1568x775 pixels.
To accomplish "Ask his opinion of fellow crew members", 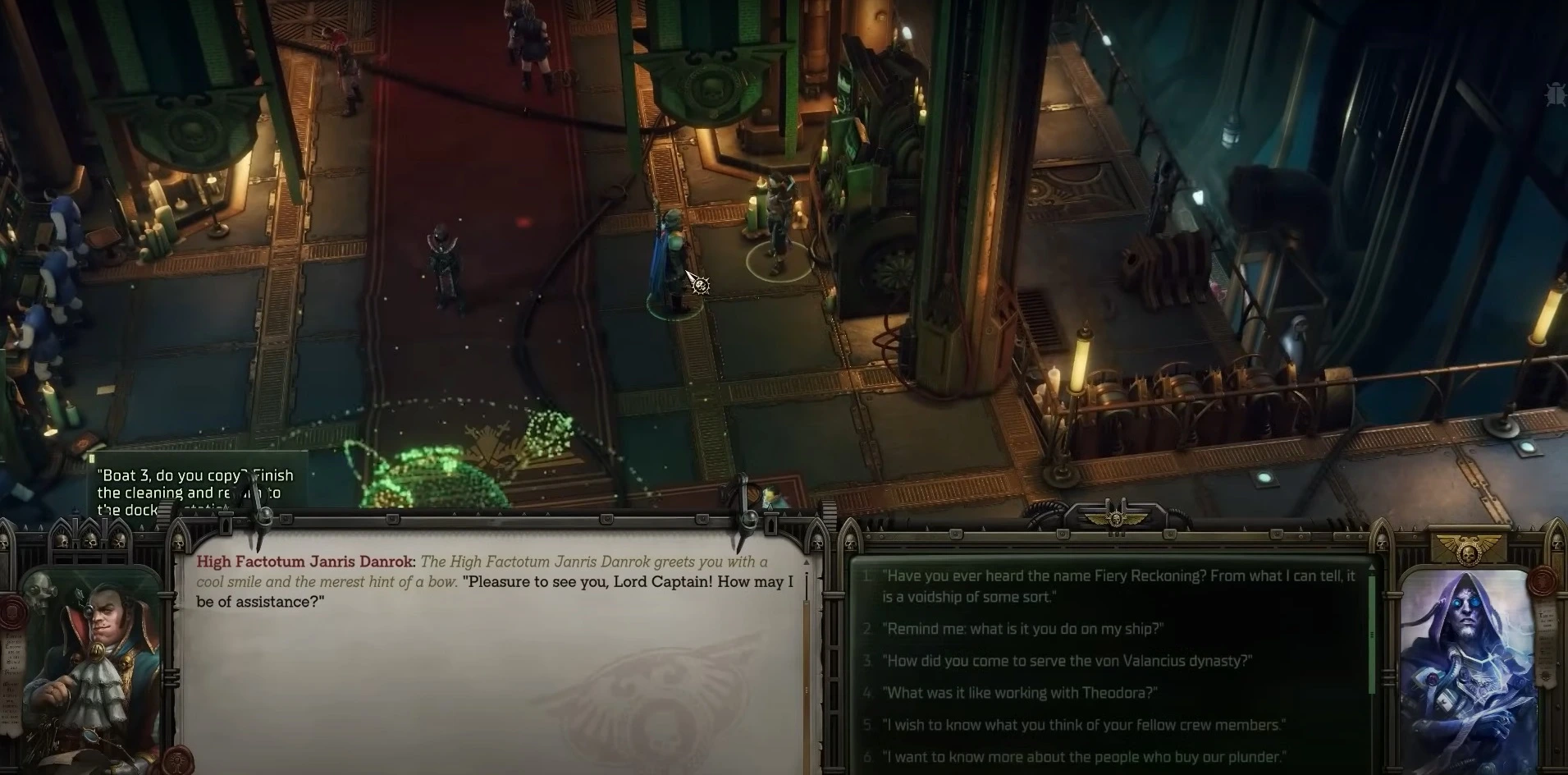I will [1083, 725].
